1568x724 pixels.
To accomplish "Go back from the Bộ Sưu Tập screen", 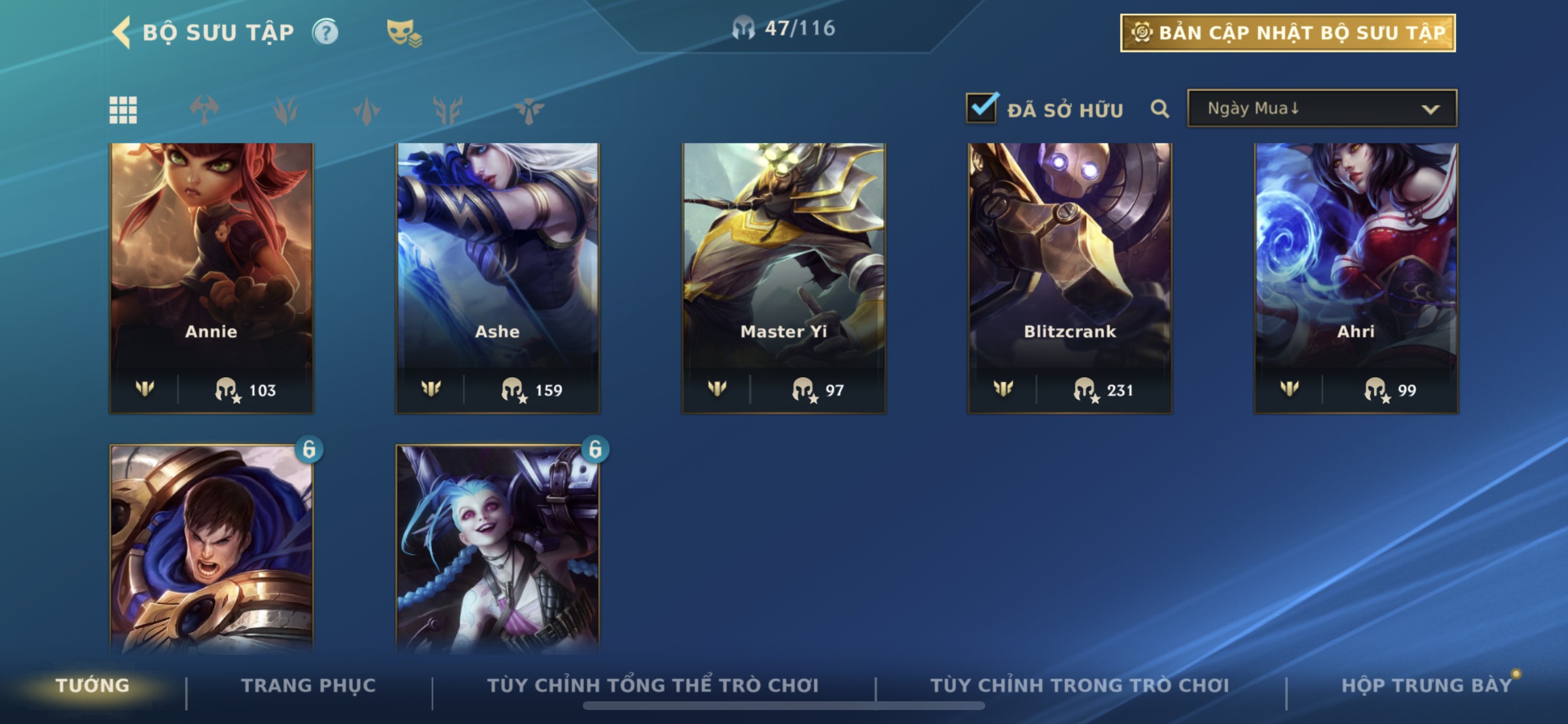I will coord(122,32).
